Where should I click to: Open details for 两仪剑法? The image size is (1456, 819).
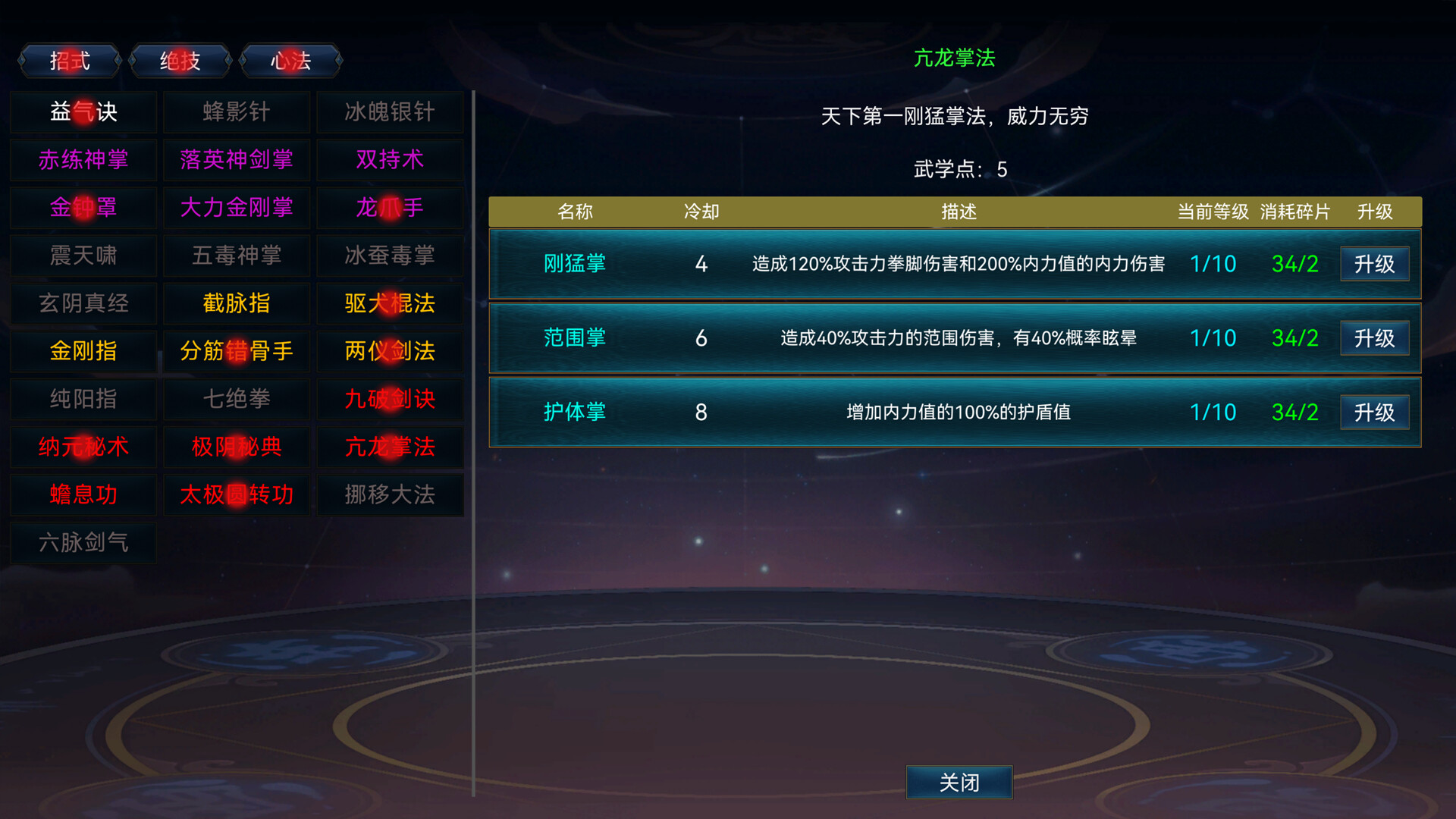click(390, 351)
